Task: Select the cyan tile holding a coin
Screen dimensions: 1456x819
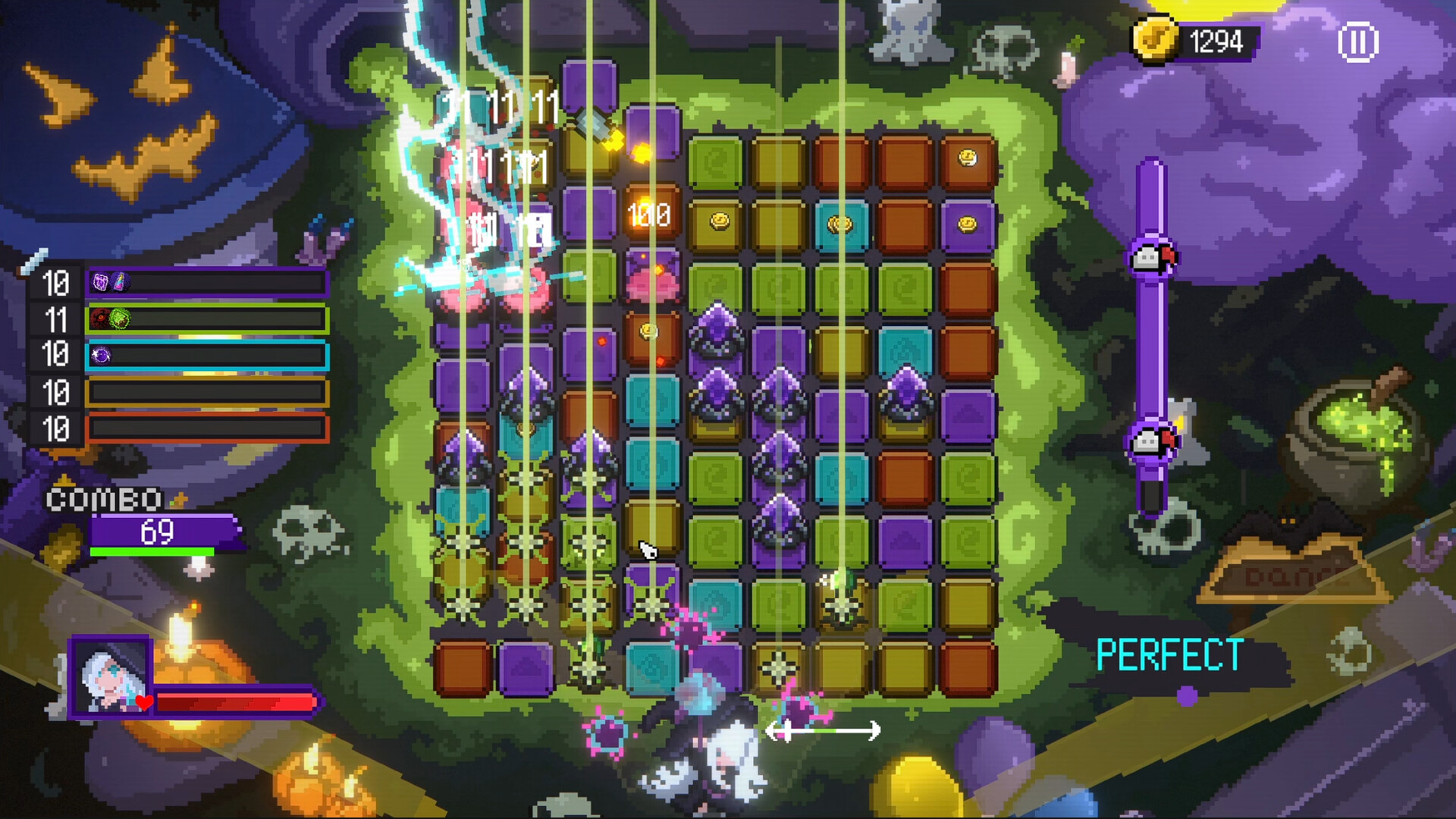Action: (x=840, y=224)
